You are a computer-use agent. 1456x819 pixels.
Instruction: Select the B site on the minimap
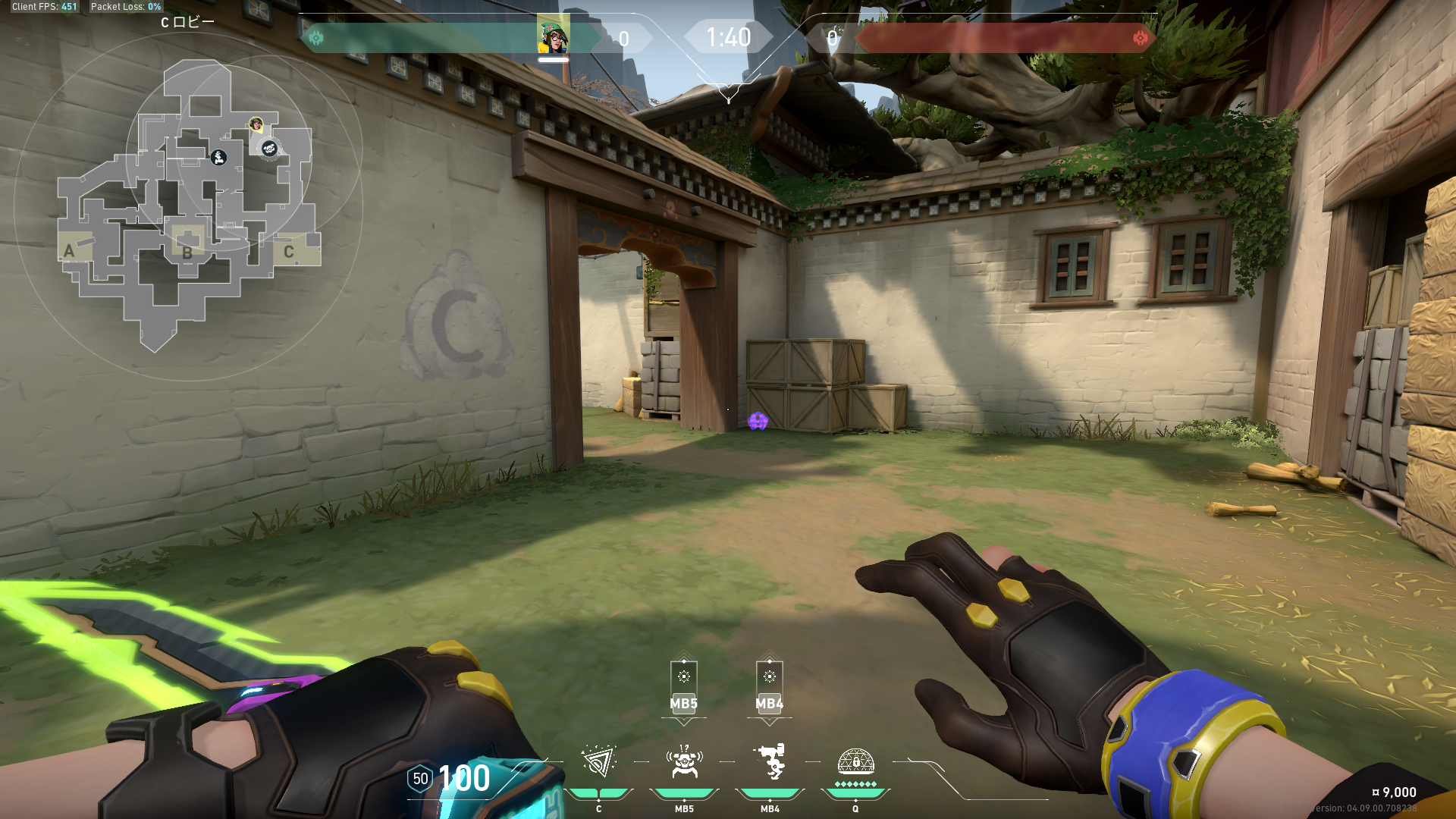[x=187, y=253]
